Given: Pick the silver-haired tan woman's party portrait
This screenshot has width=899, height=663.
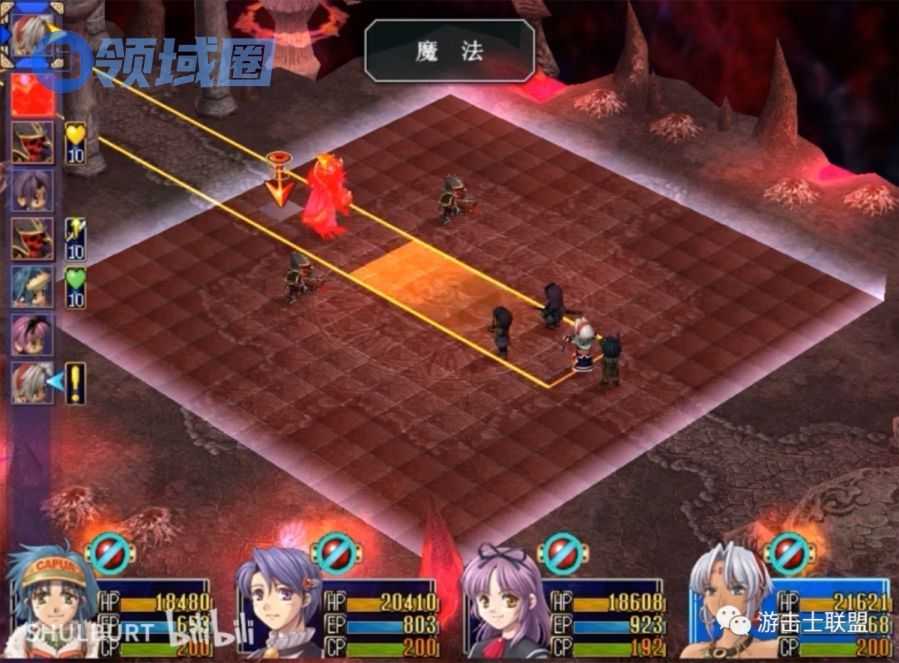Looking at the screenshot, I should click(x=733, y=602).
